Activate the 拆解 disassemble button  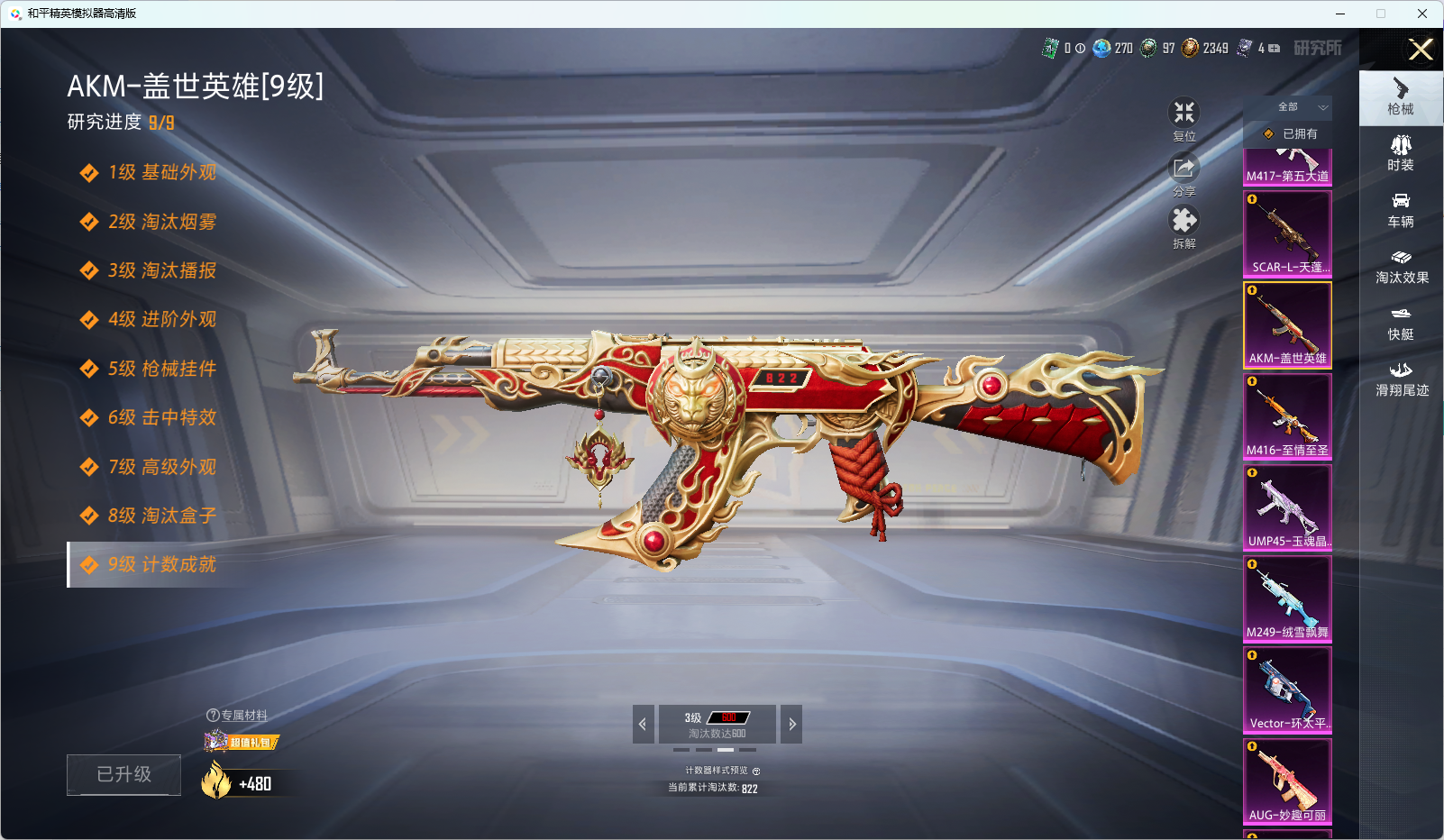[1184, 227]
